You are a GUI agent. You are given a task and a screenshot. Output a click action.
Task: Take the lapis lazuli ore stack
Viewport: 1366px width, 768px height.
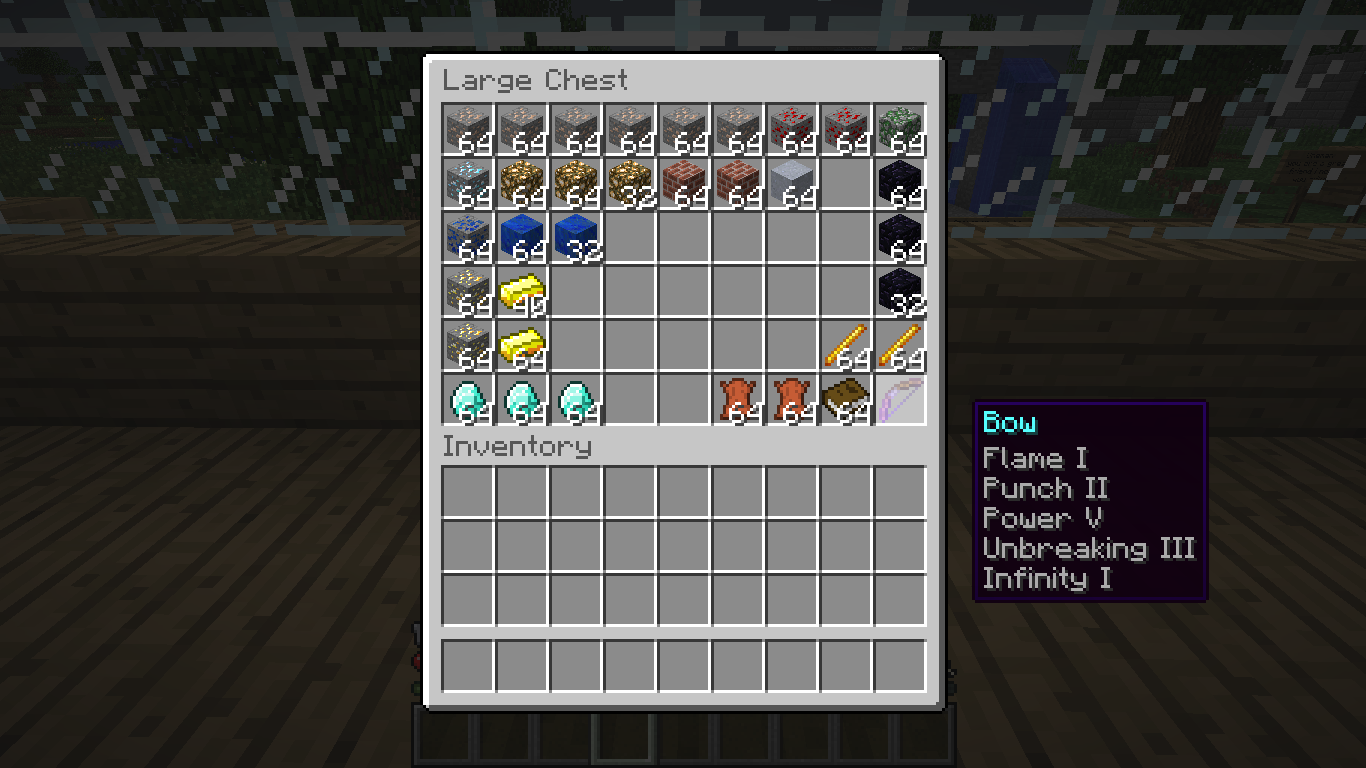468,238
